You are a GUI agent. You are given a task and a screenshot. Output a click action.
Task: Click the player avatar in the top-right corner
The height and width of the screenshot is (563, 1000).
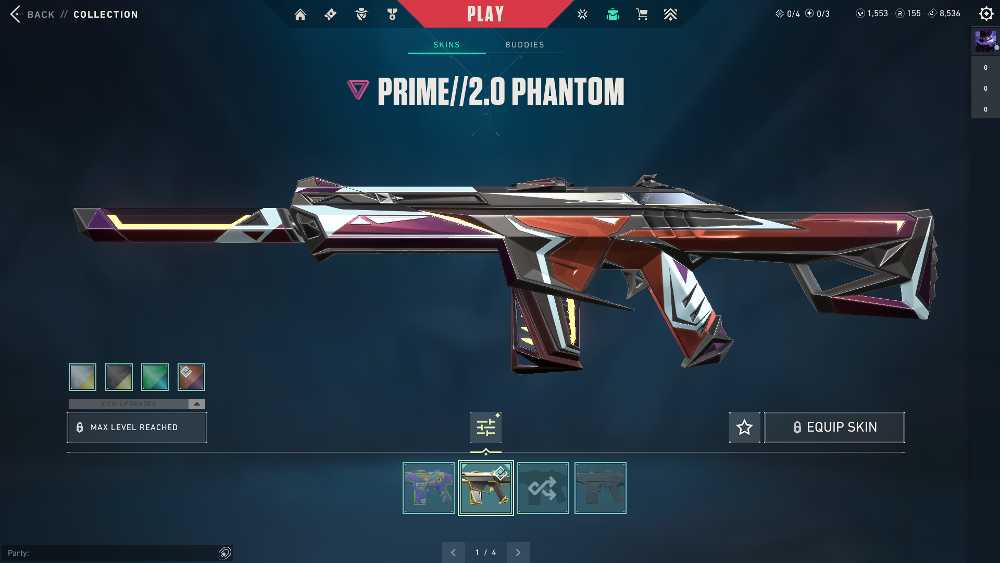(x=984, y=41)
